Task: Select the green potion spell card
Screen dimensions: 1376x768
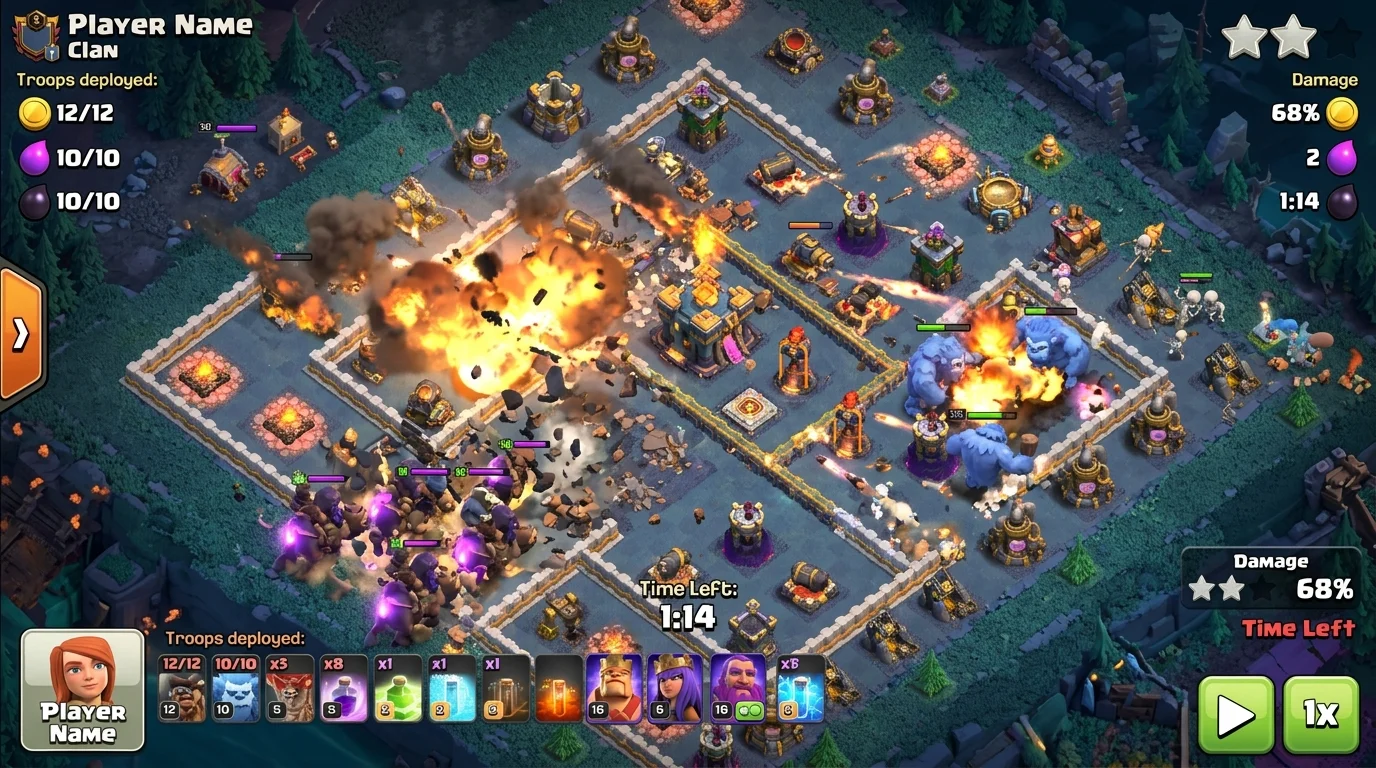Action: point(398,688)
